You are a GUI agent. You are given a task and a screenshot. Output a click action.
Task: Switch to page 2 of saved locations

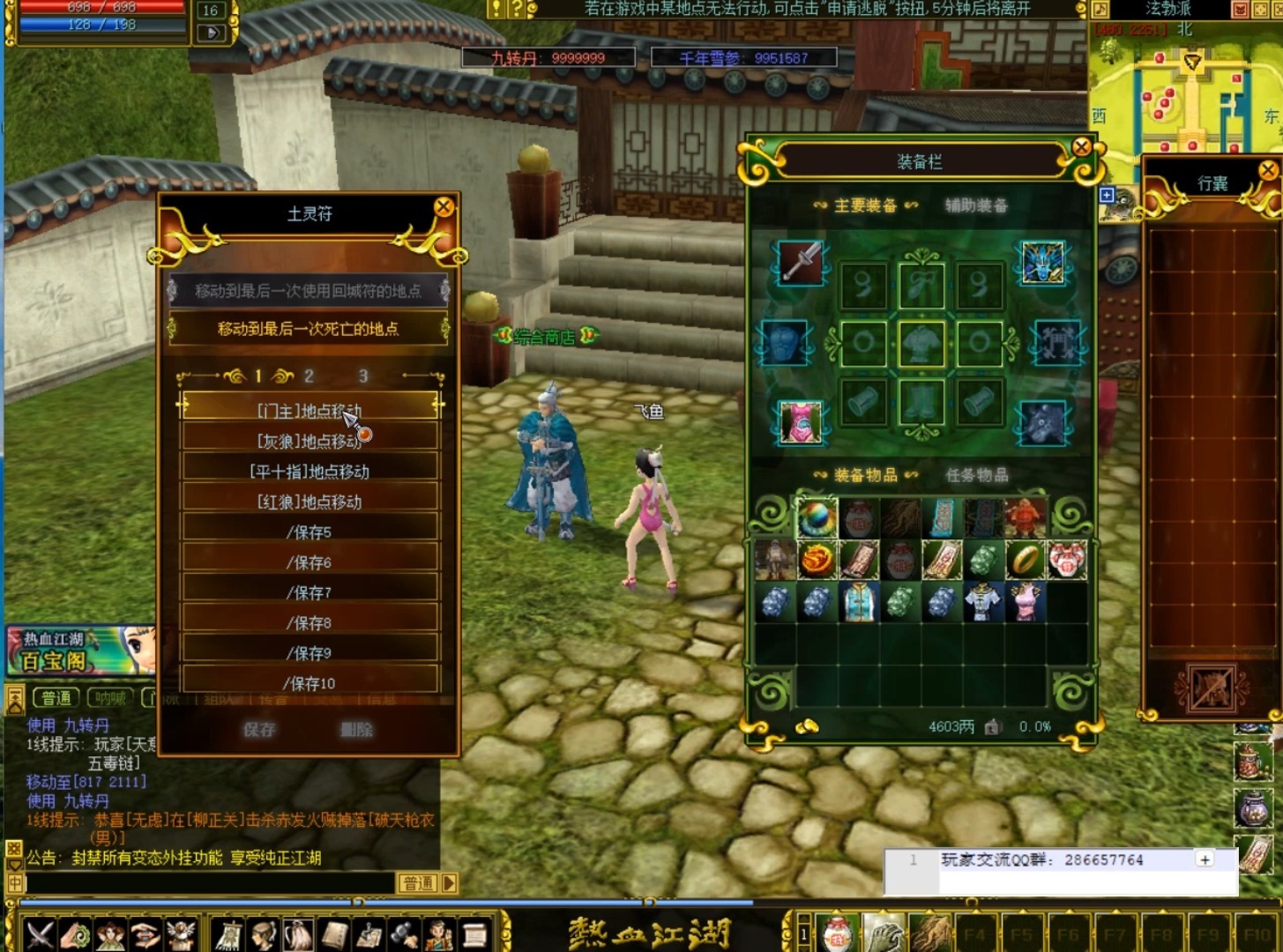(309, 376)
